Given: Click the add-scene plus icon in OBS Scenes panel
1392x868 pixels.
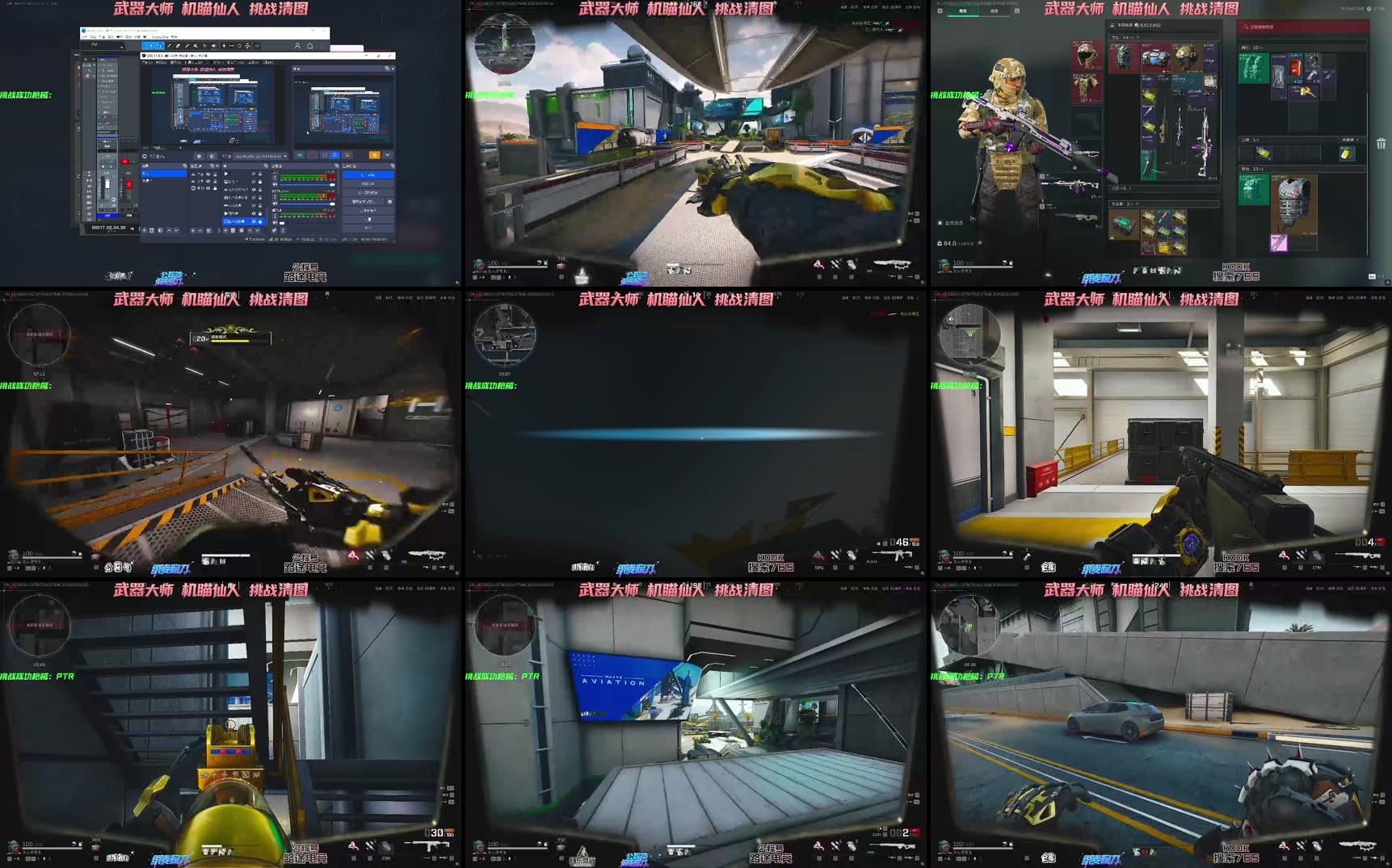Looking at the screenshot, I should coord(145,231).
